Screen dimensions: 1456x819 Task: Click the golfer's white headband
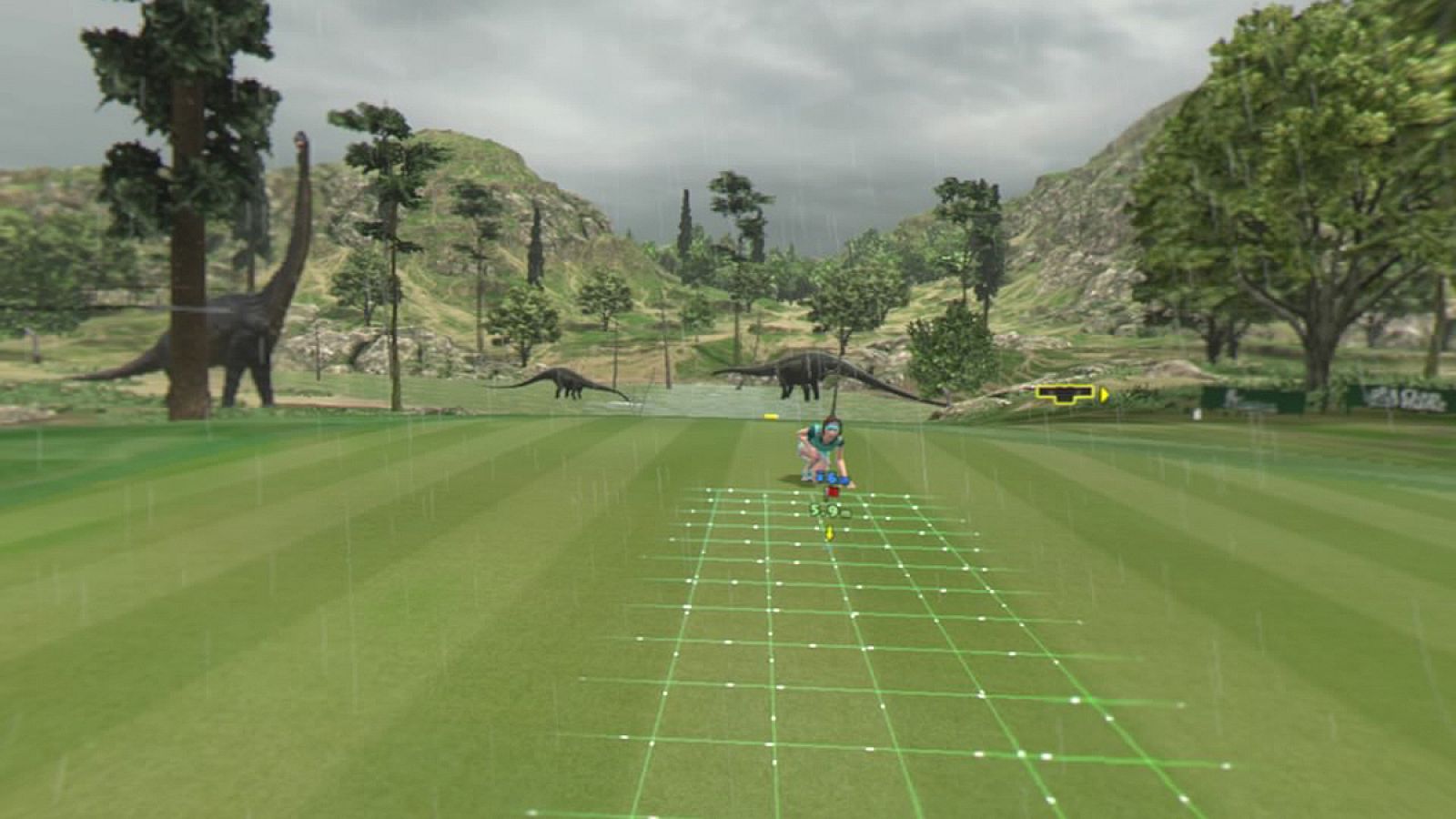(832, 427)
